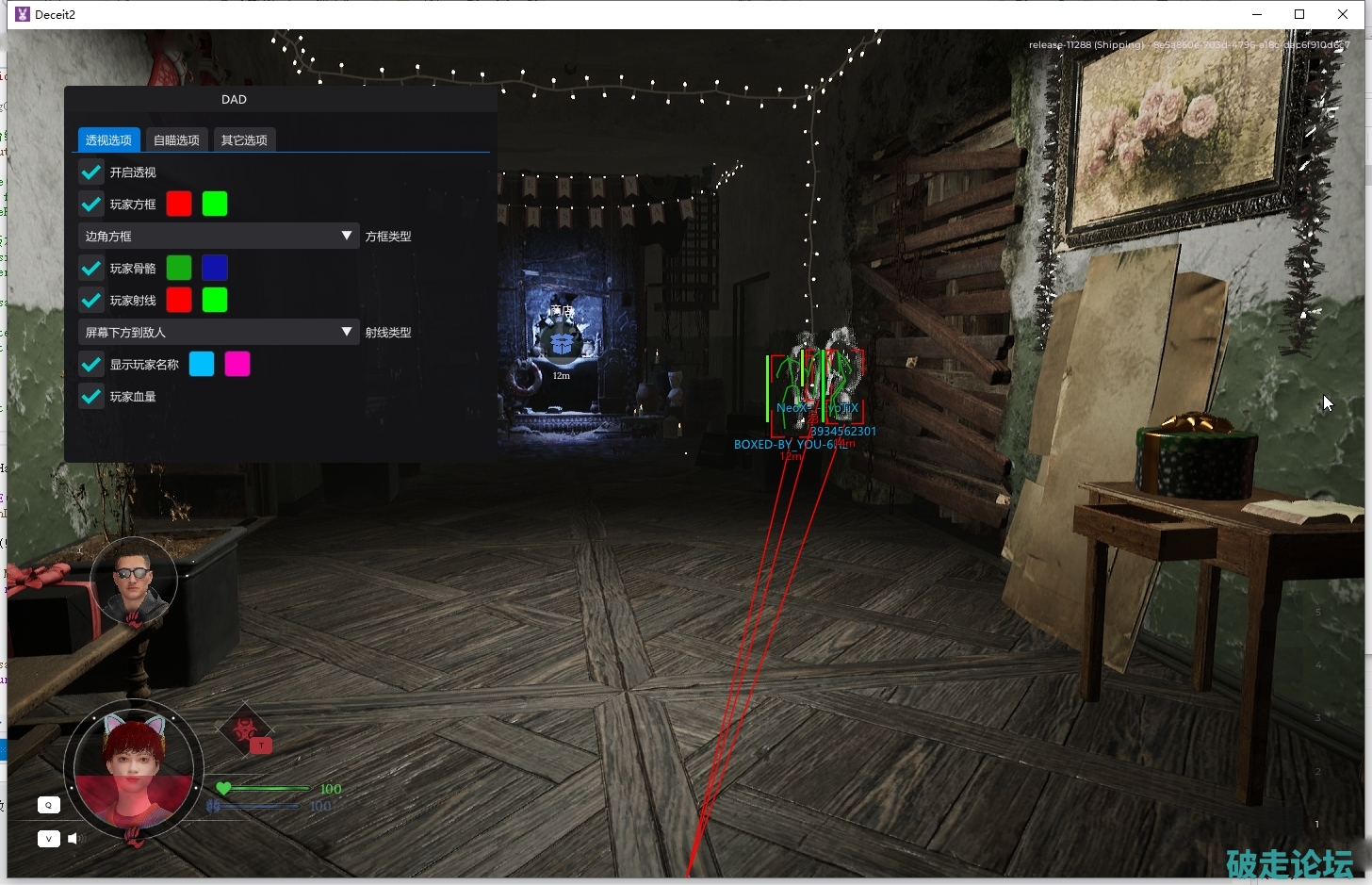Select the dark green swatch beside 玩家骨骼

(x=179, y=269)
